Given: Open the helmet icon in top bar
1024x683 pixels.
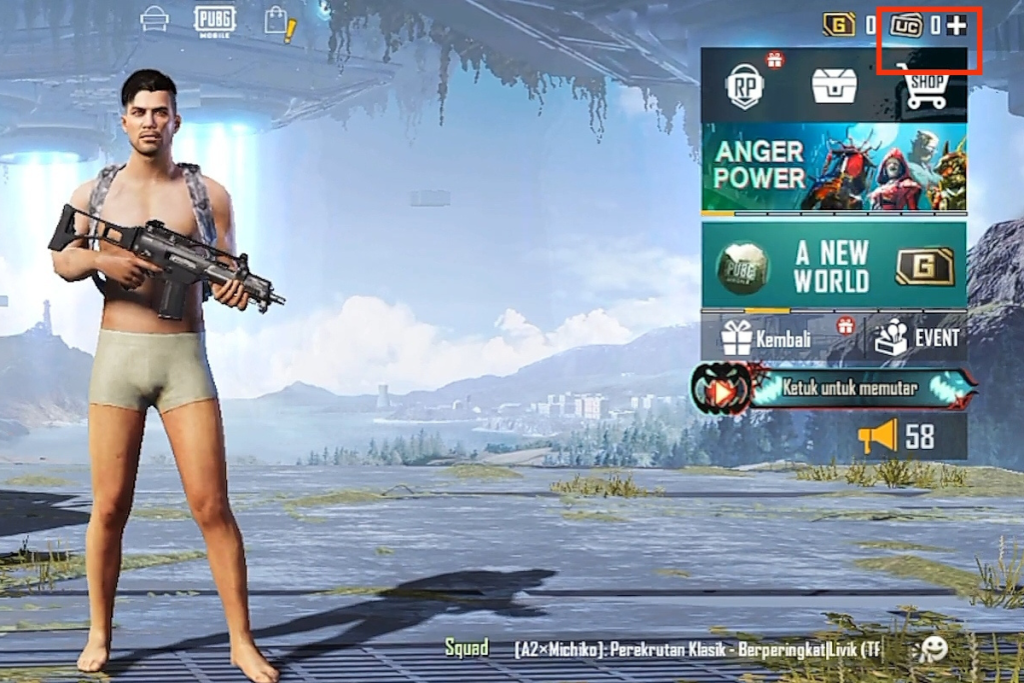Looking at the screenshot, I should coord(154,20).
